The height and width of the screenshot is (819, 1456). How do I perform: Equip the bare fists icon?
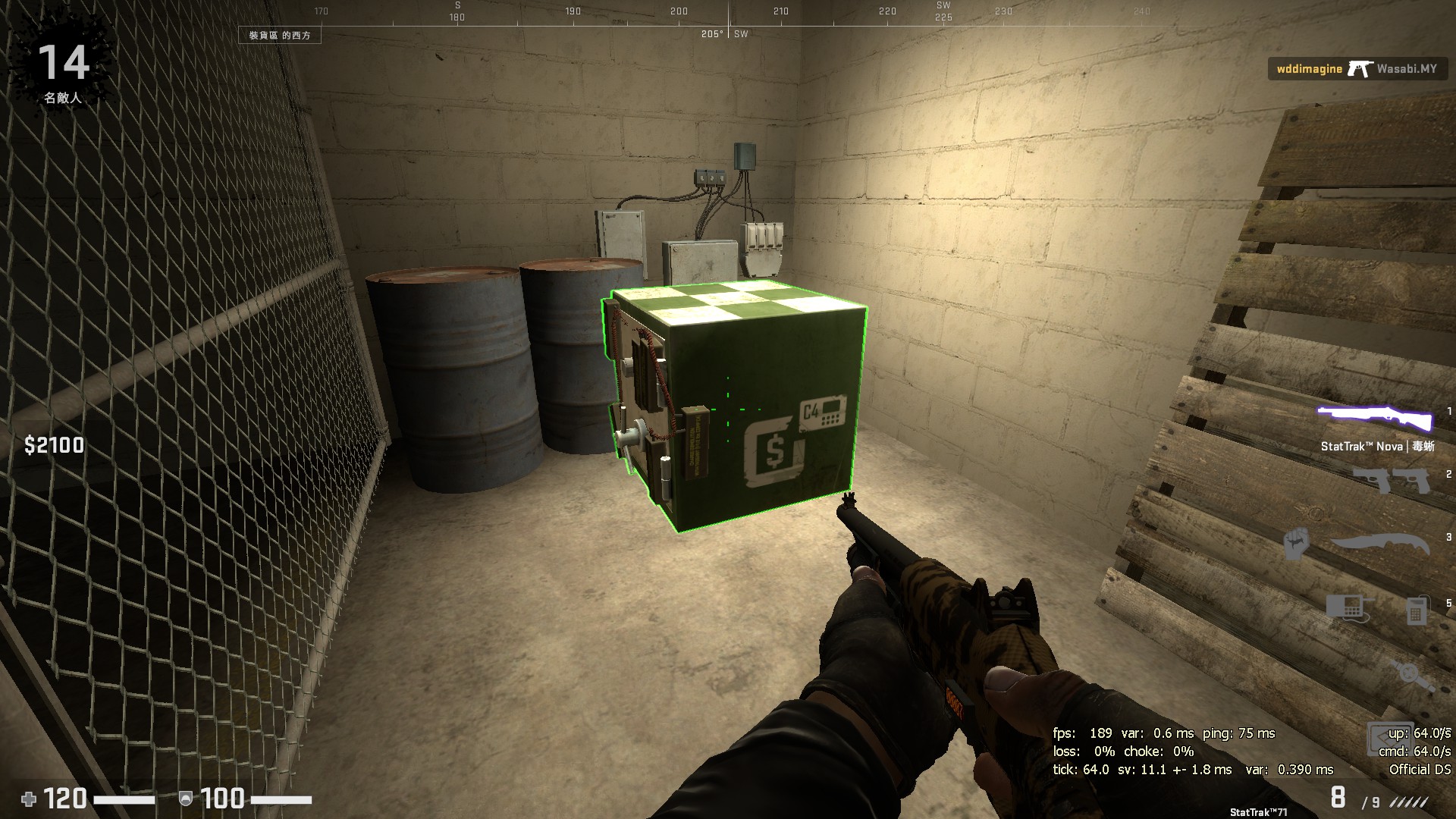(1296, 543)
